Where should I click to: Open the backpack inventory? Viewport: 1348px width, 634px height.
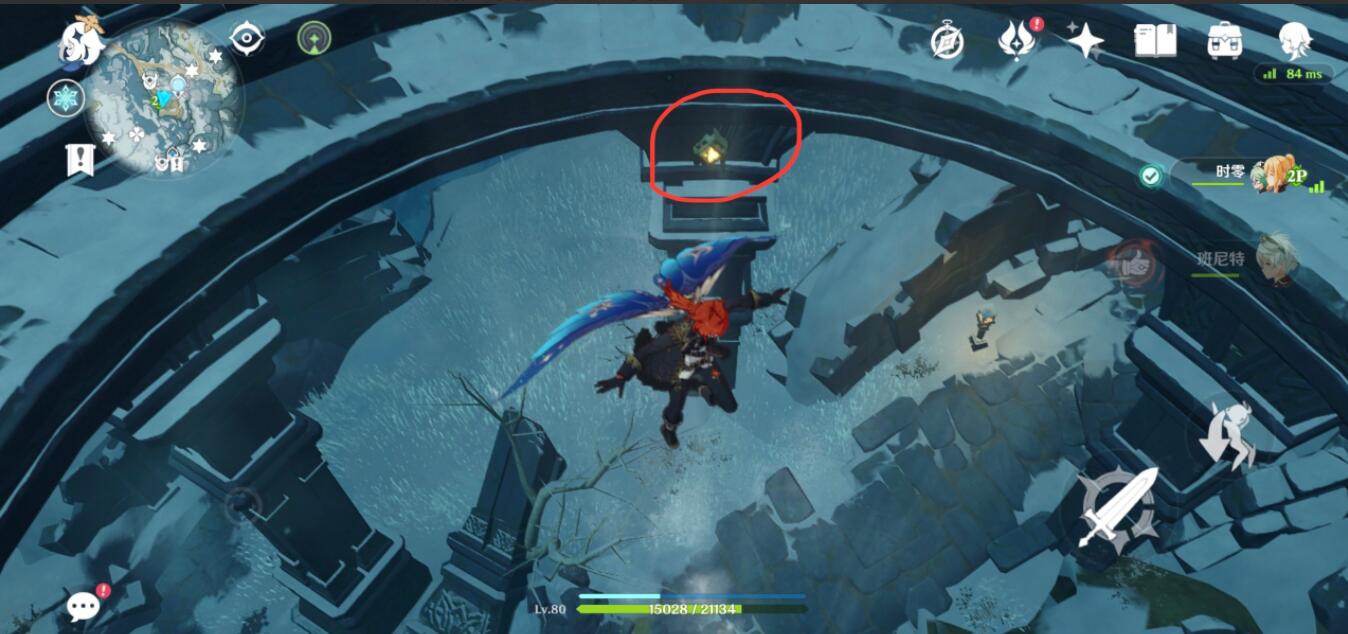pyautogui.click(x=1224, y=41)
